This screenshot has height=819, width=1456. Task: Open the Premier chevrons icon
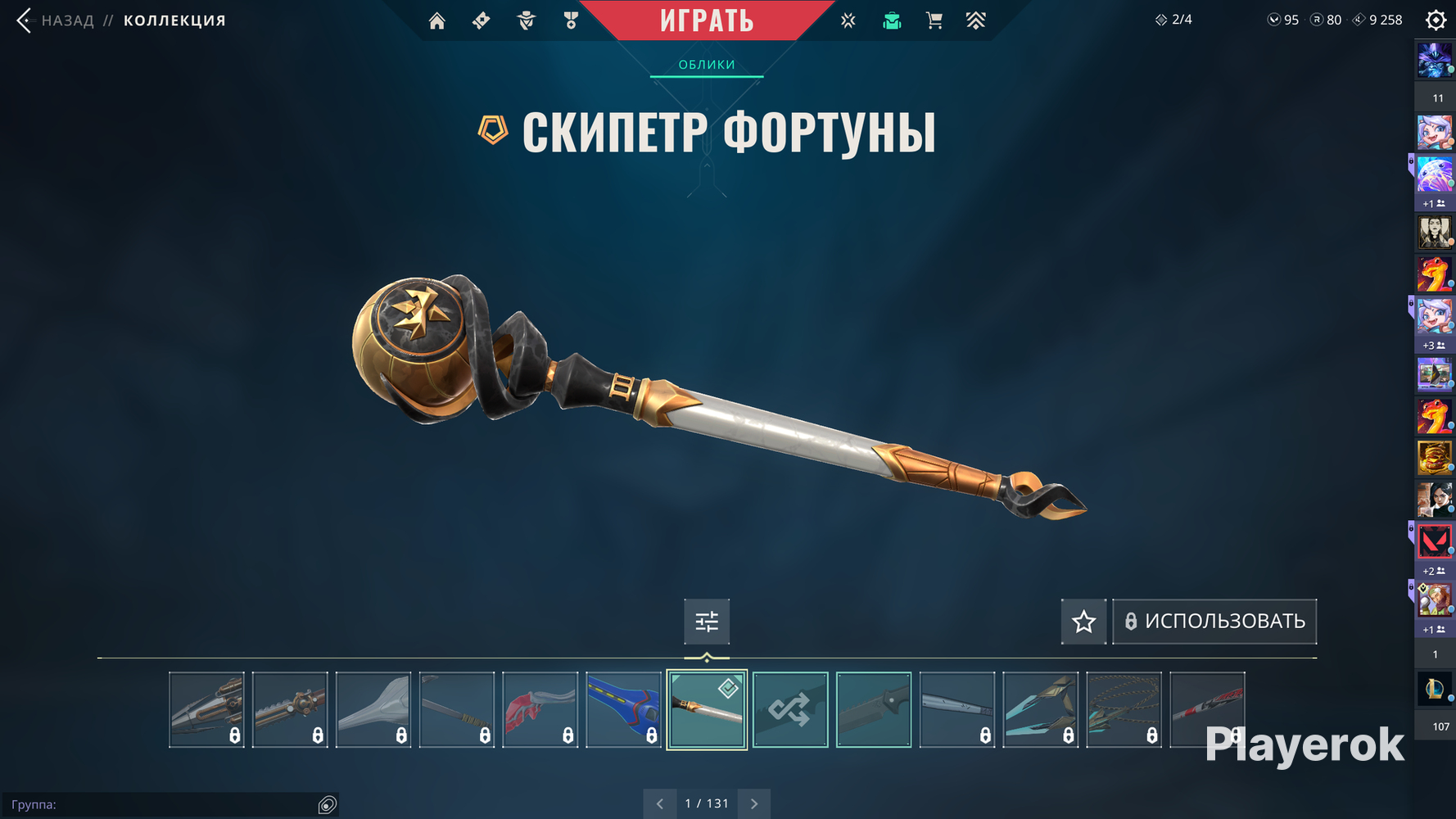[x=976, y=20]
